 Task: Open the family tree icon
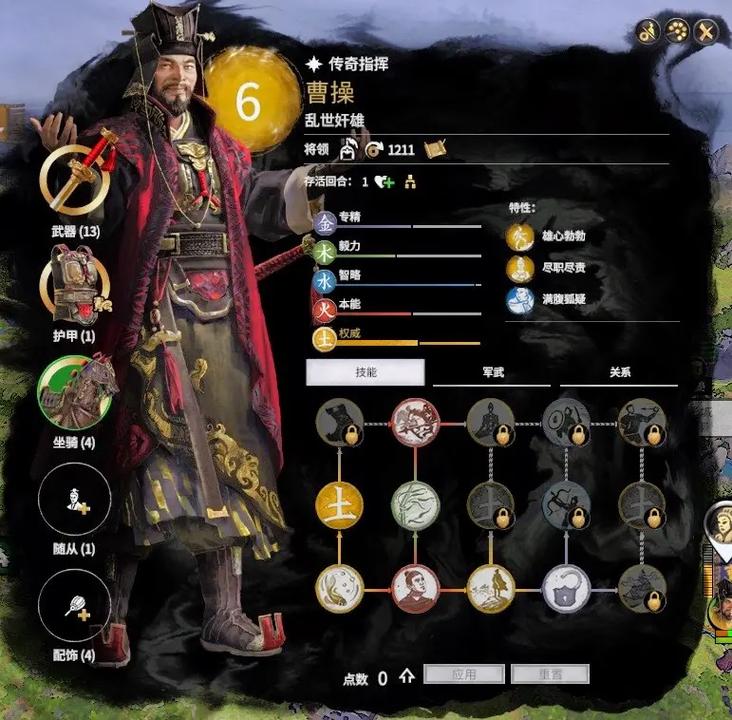pyautogui.click(x=410, y=182)
